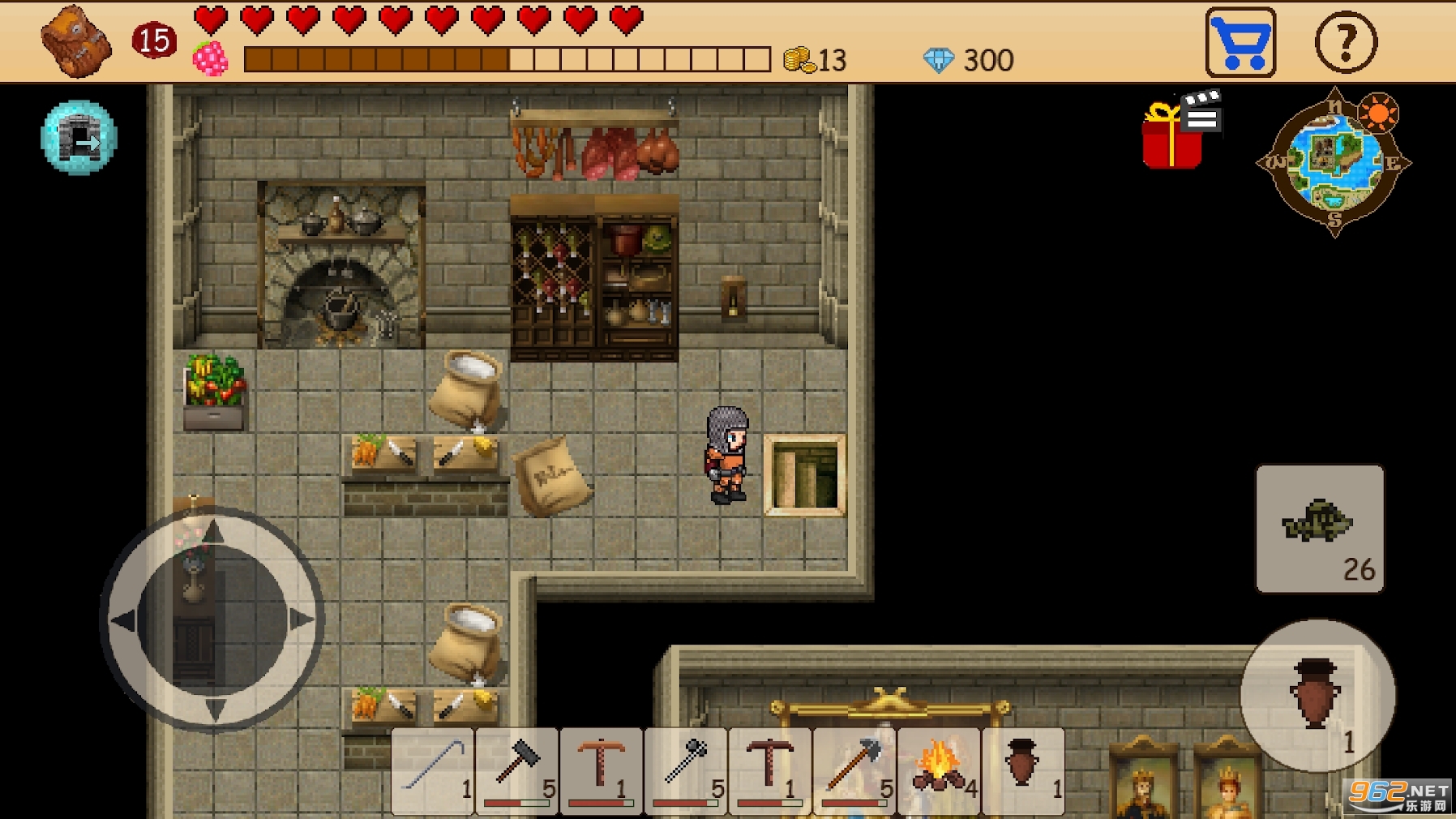Tap the fish stack showing 26
Screen dimensions: 1456x819
point(1319,527)
